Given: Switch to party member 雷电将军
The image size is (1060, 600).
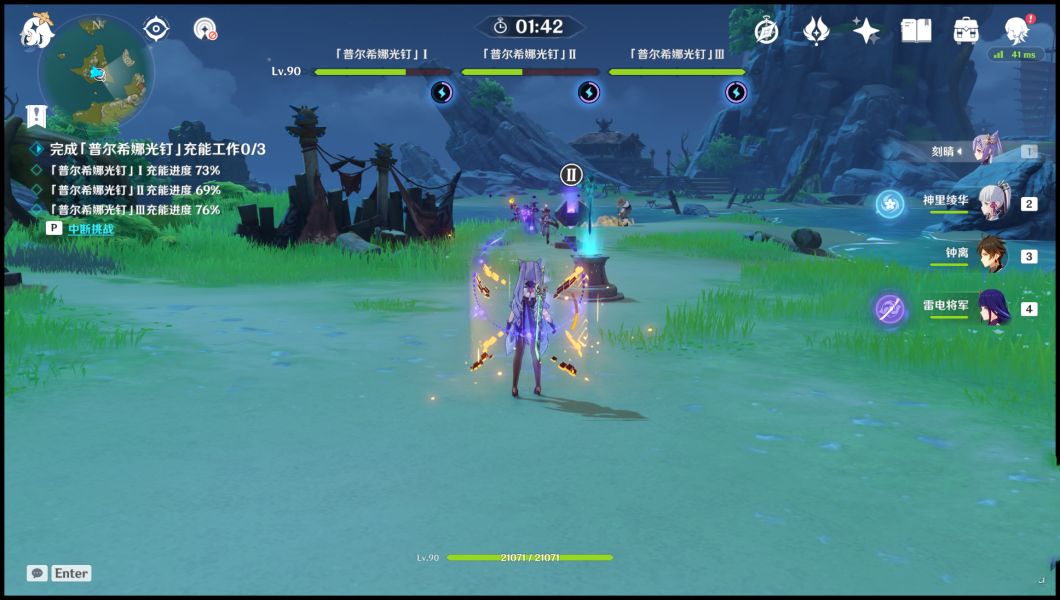Looking at the screenshot, I should click(x=991, y=308).
